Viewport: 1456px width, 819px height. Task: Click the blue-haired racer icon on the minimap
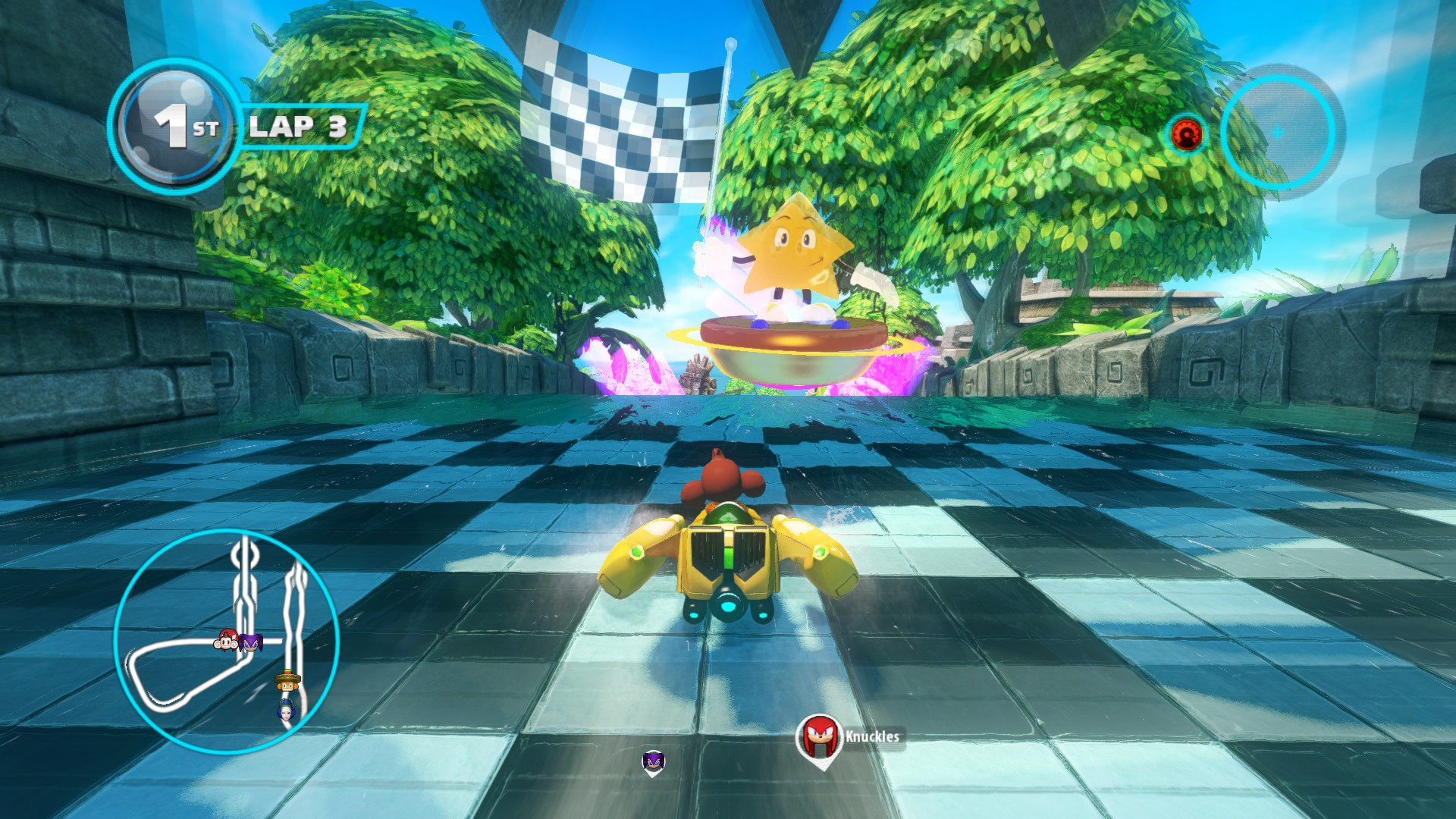pyautogui.click(x=286, y=711)
